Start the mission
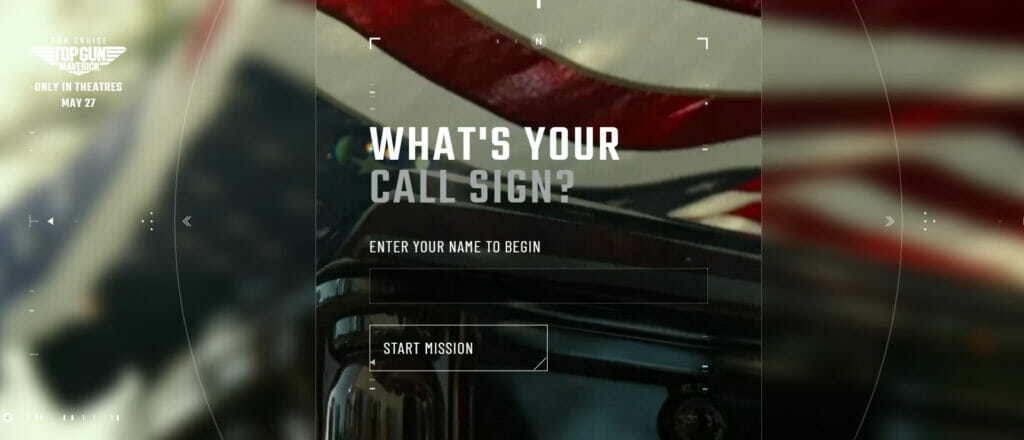The width and height of the screenshot is (1024, 440). 458,348
